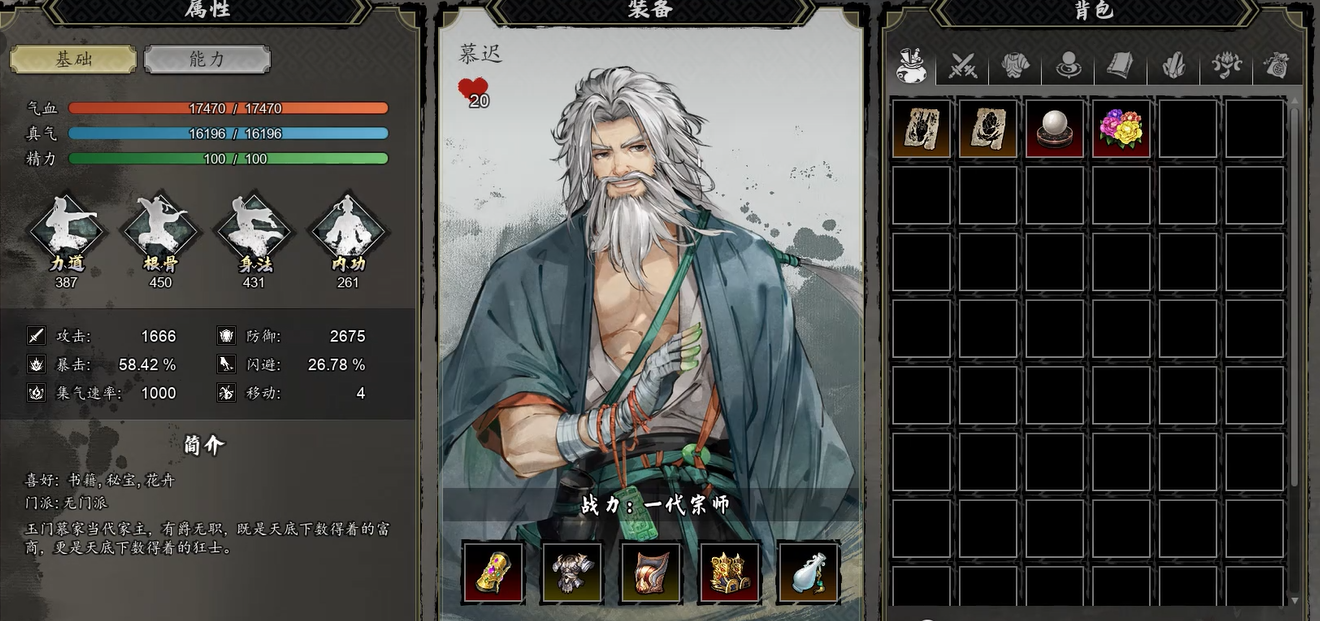Select the silver chest armor equipment slot
Viewport: 1320px width, 621px height.
click(x=572, y=572)
